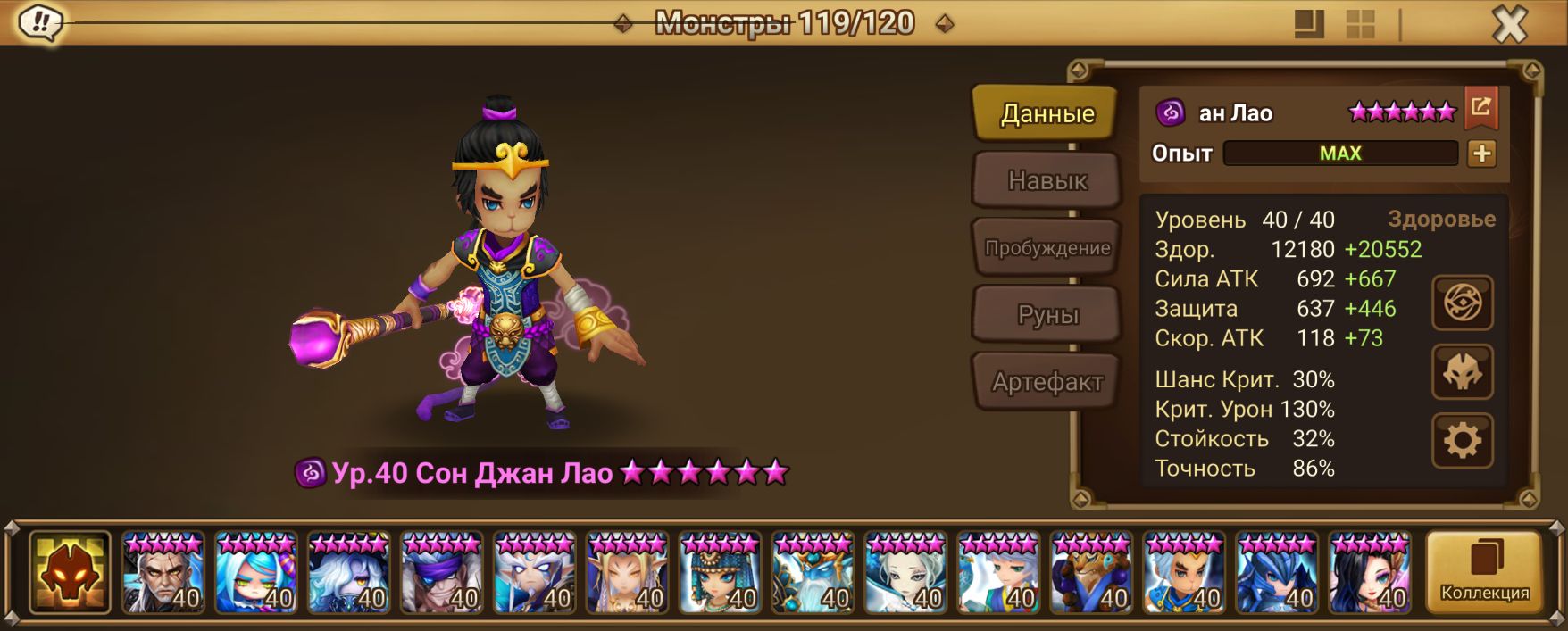Pick the monster with the purple eye bandana
This screenshot has width=1568, height=631.
tap(441, 572)
